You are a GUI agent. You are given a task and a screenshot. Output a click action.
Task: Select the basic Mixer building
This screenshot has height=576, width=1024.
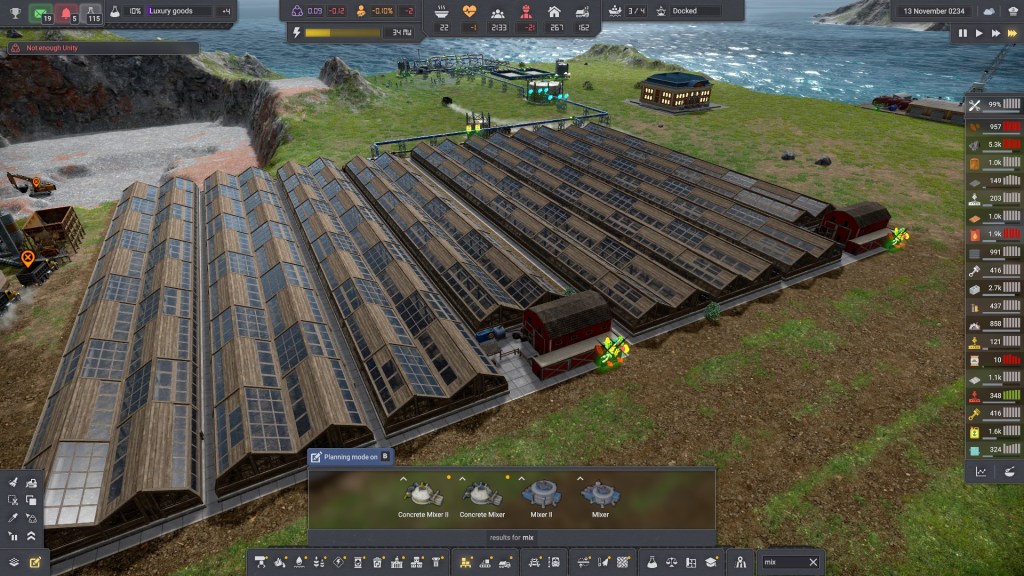(600, 495)
